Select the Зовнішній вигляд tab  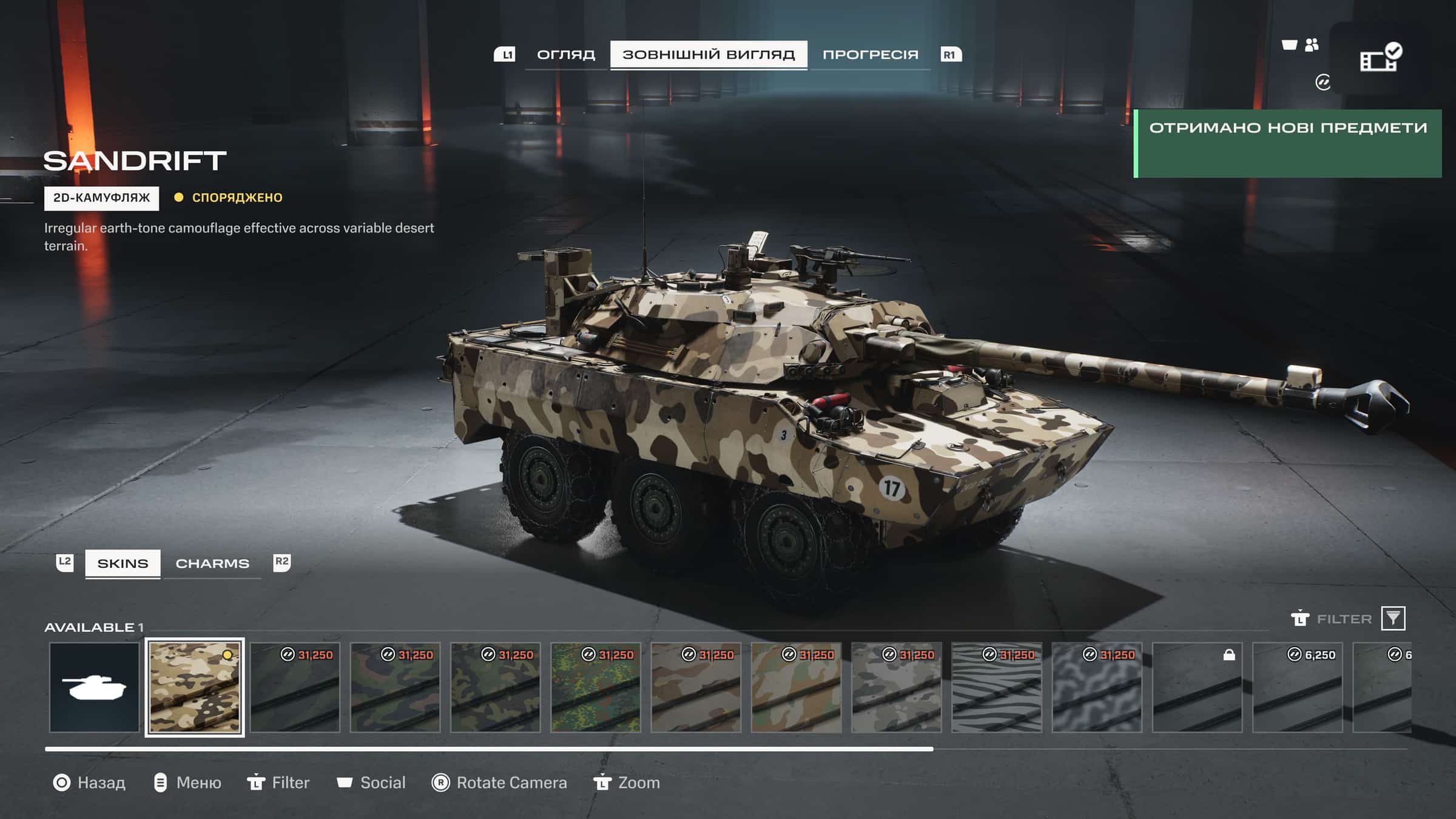708,55
